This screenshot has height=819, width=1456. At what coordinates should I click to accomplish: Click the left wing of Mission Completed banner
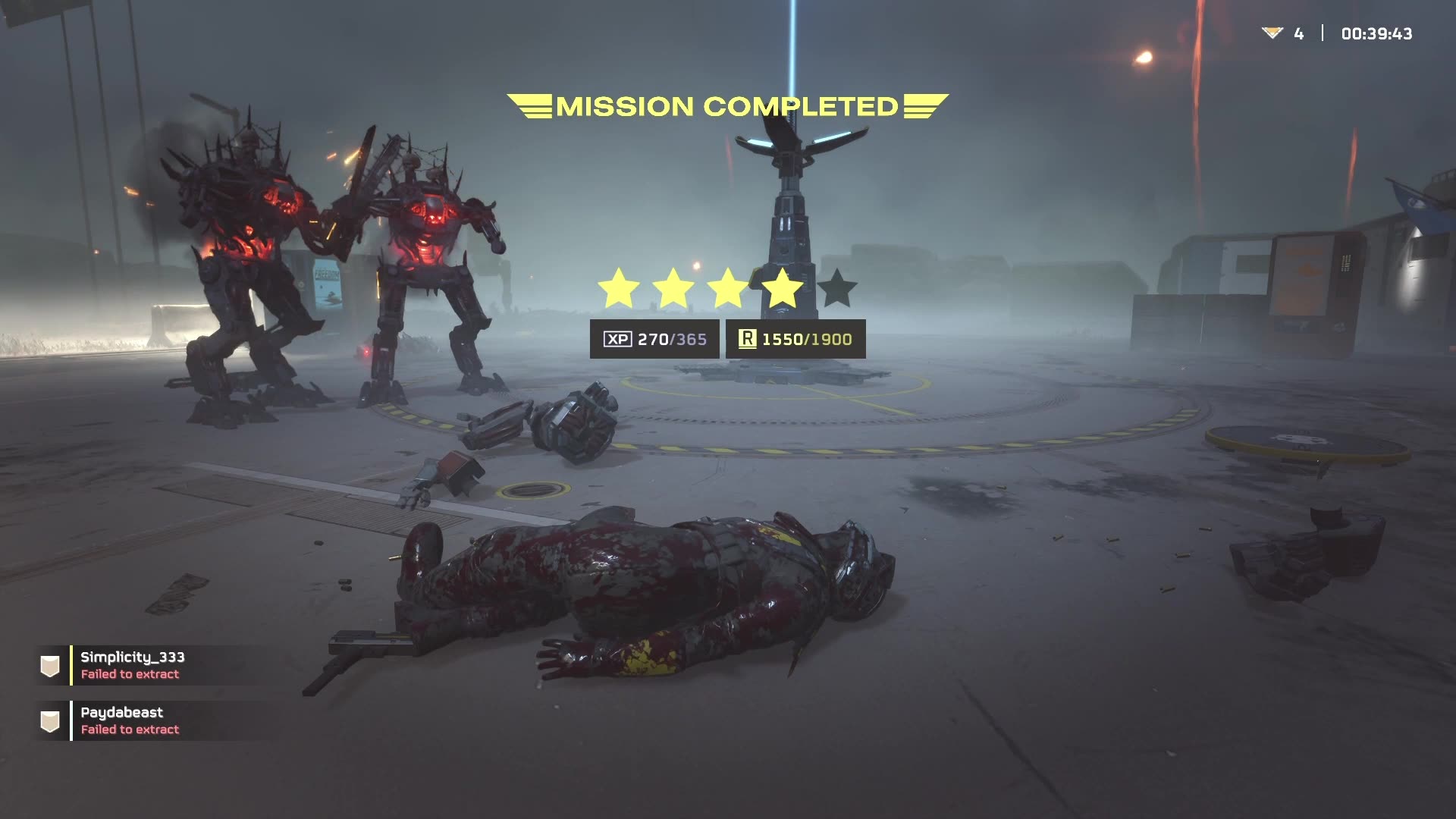pyautogui.click(x=531, y=106)
